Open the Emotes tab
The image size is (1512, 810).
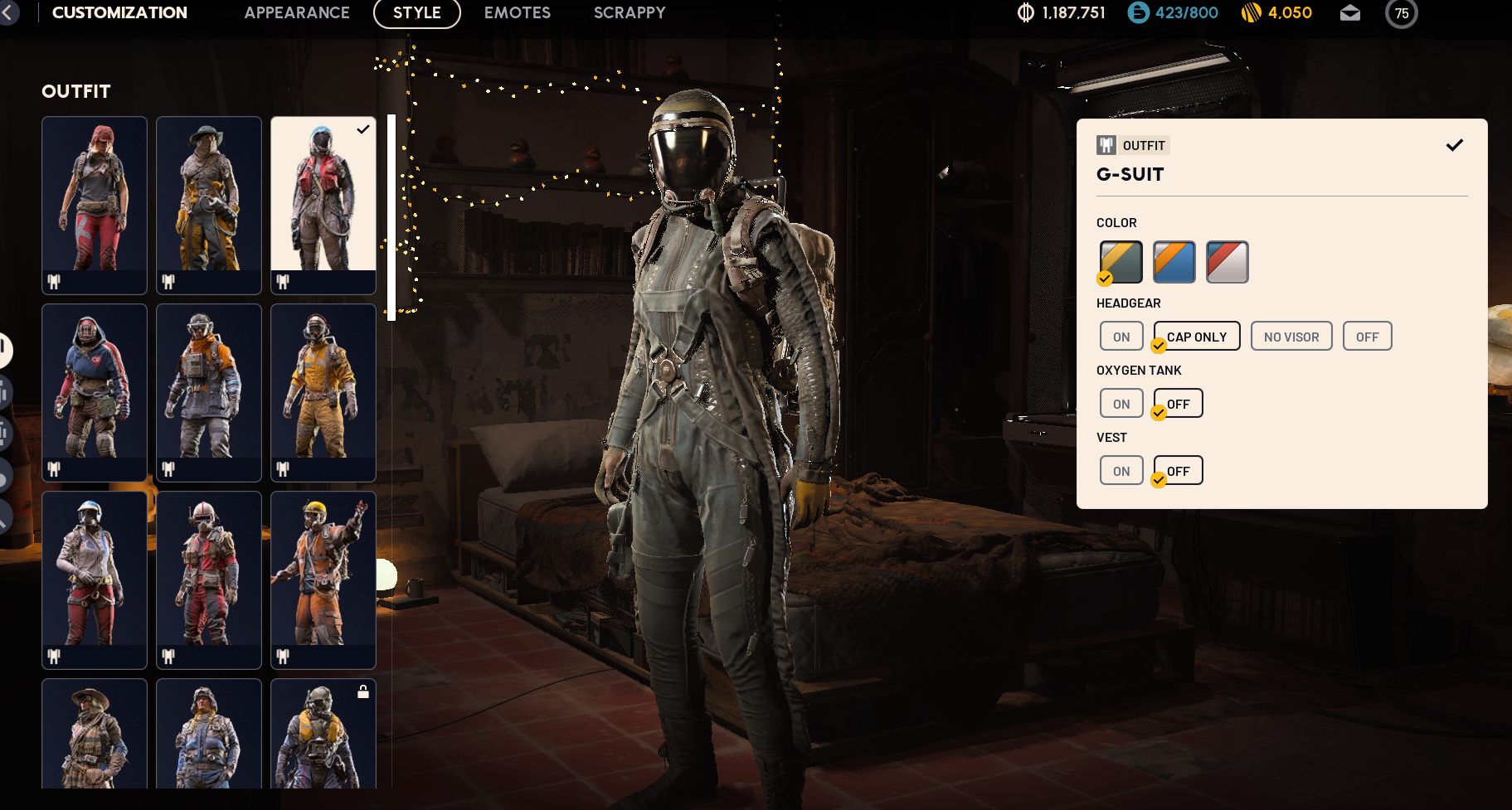517,12
